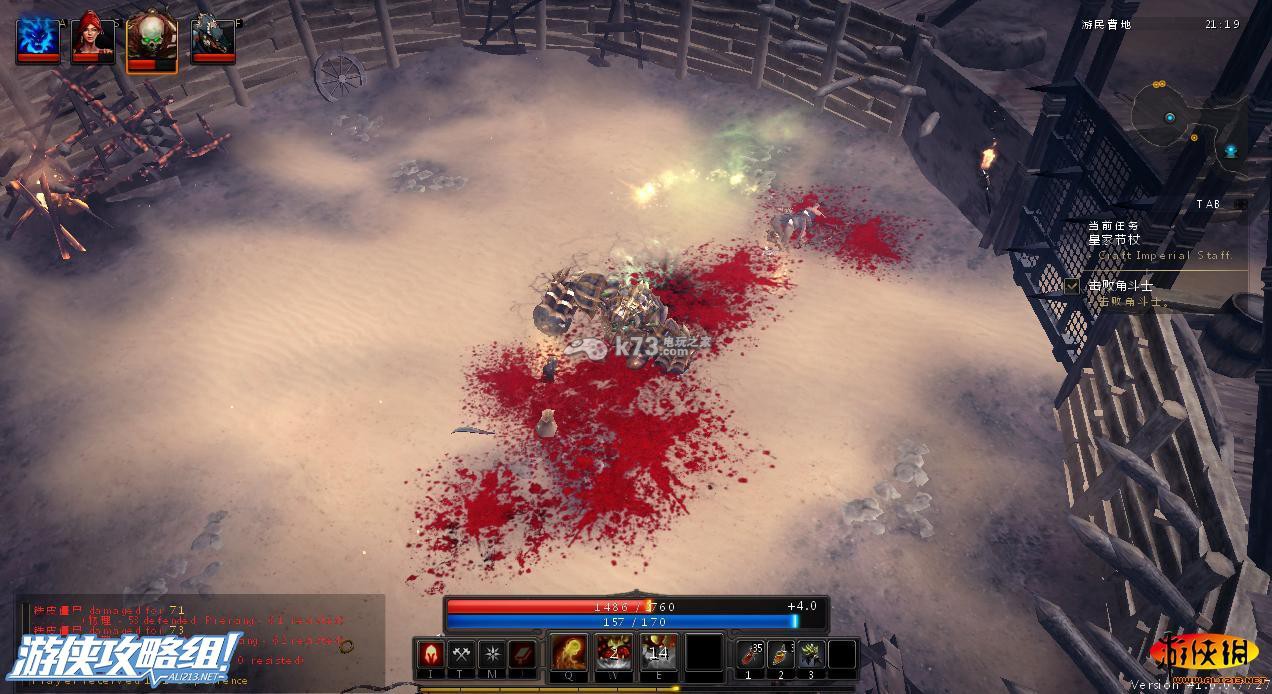Use the red potion stack of 35

751,655
